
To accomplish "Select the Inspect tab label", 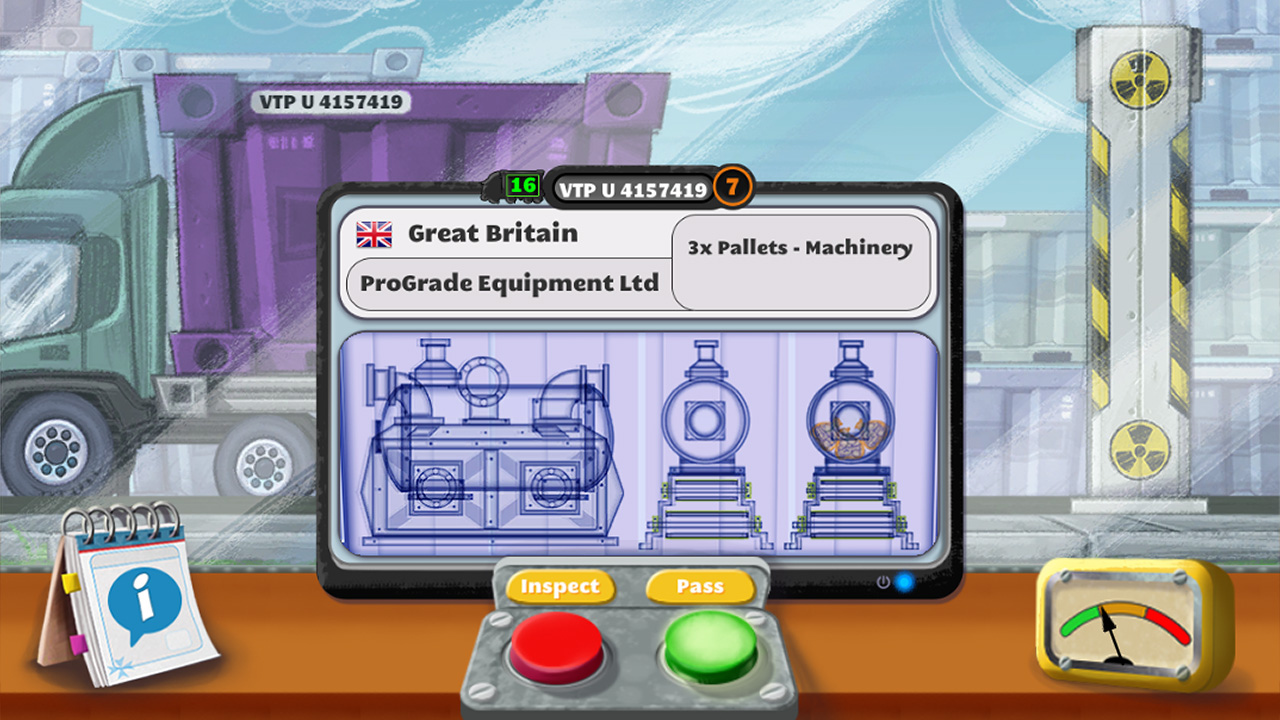I will 562,587.
